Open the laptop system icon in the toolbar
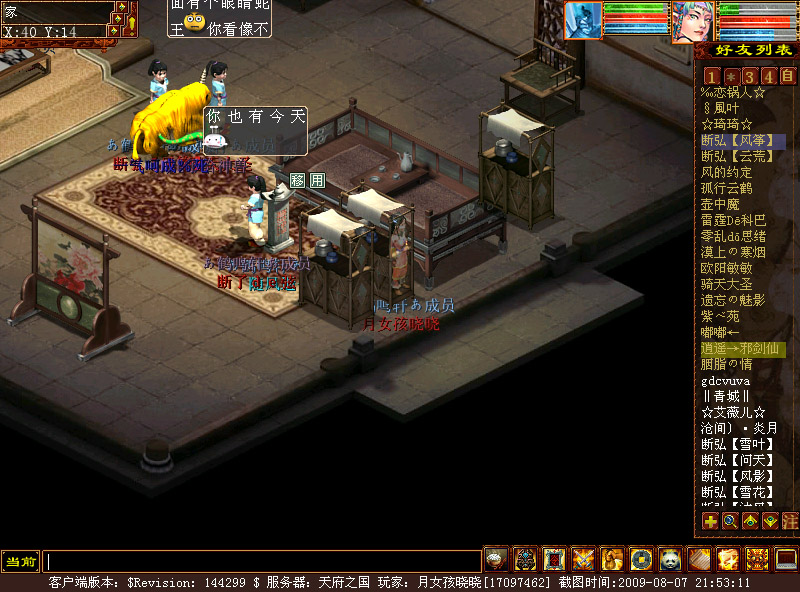 787,559
